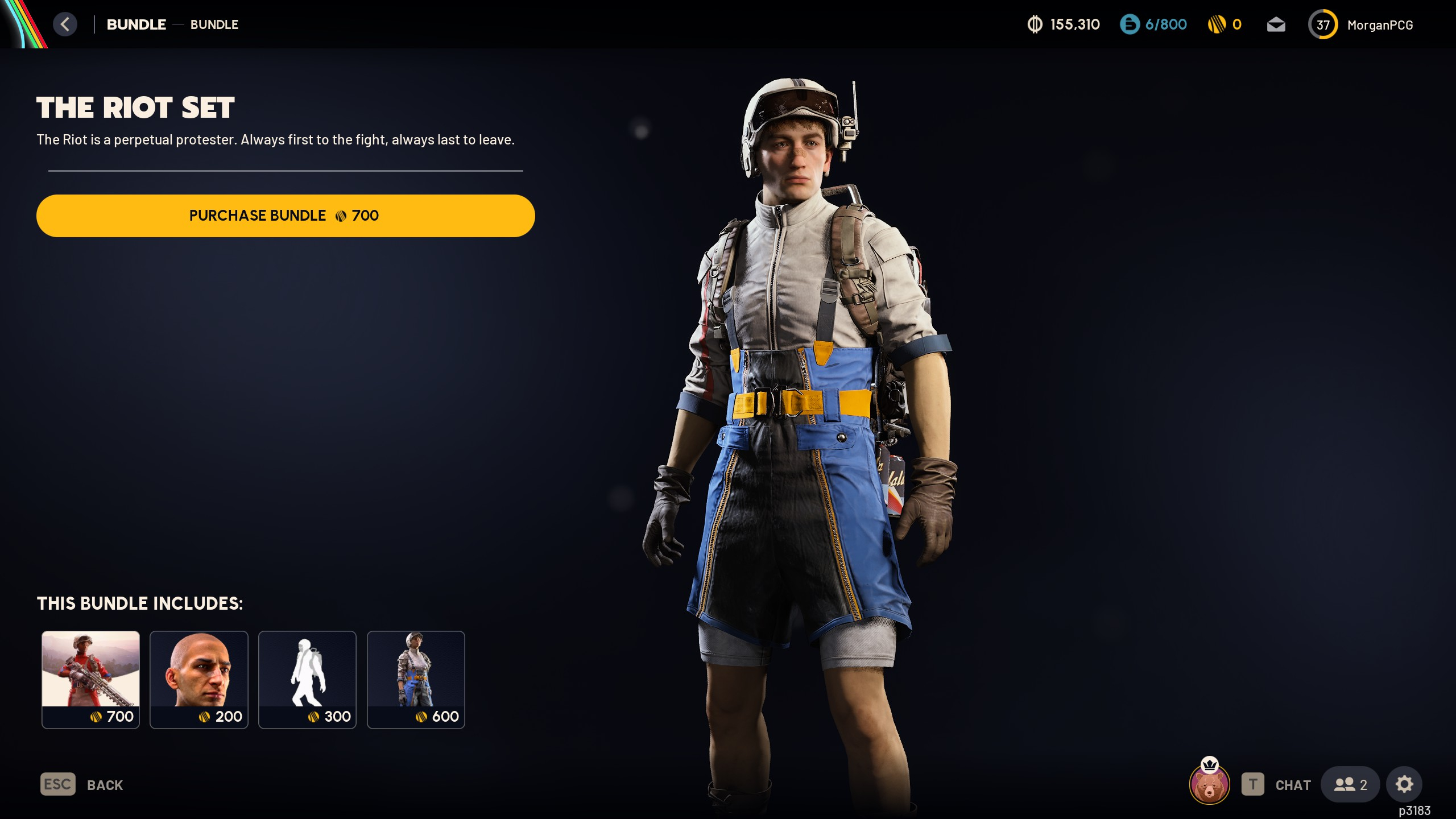Select the BUNDLE breadcrumb in the header

[136, 24]
